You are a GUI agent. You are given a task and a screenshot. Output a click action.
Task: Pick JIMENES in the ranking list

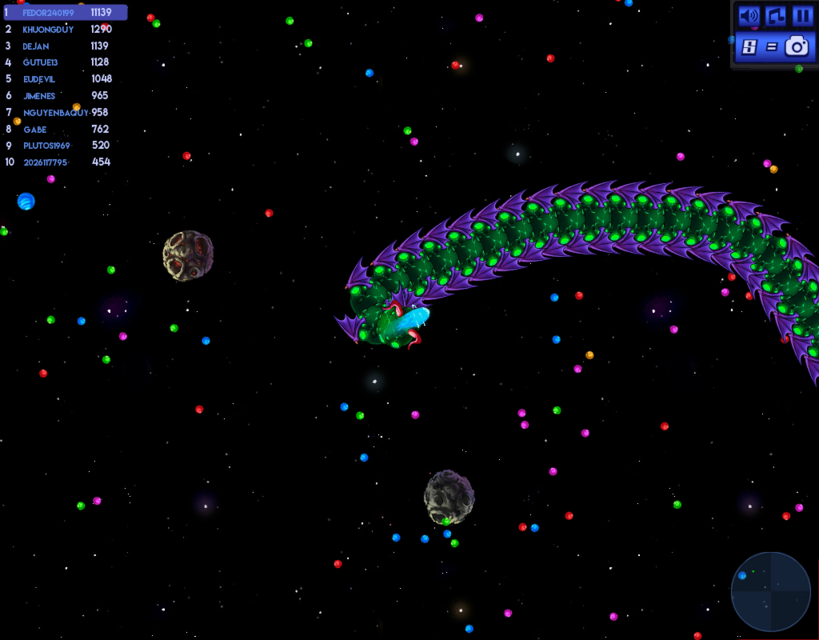(40, 96)
